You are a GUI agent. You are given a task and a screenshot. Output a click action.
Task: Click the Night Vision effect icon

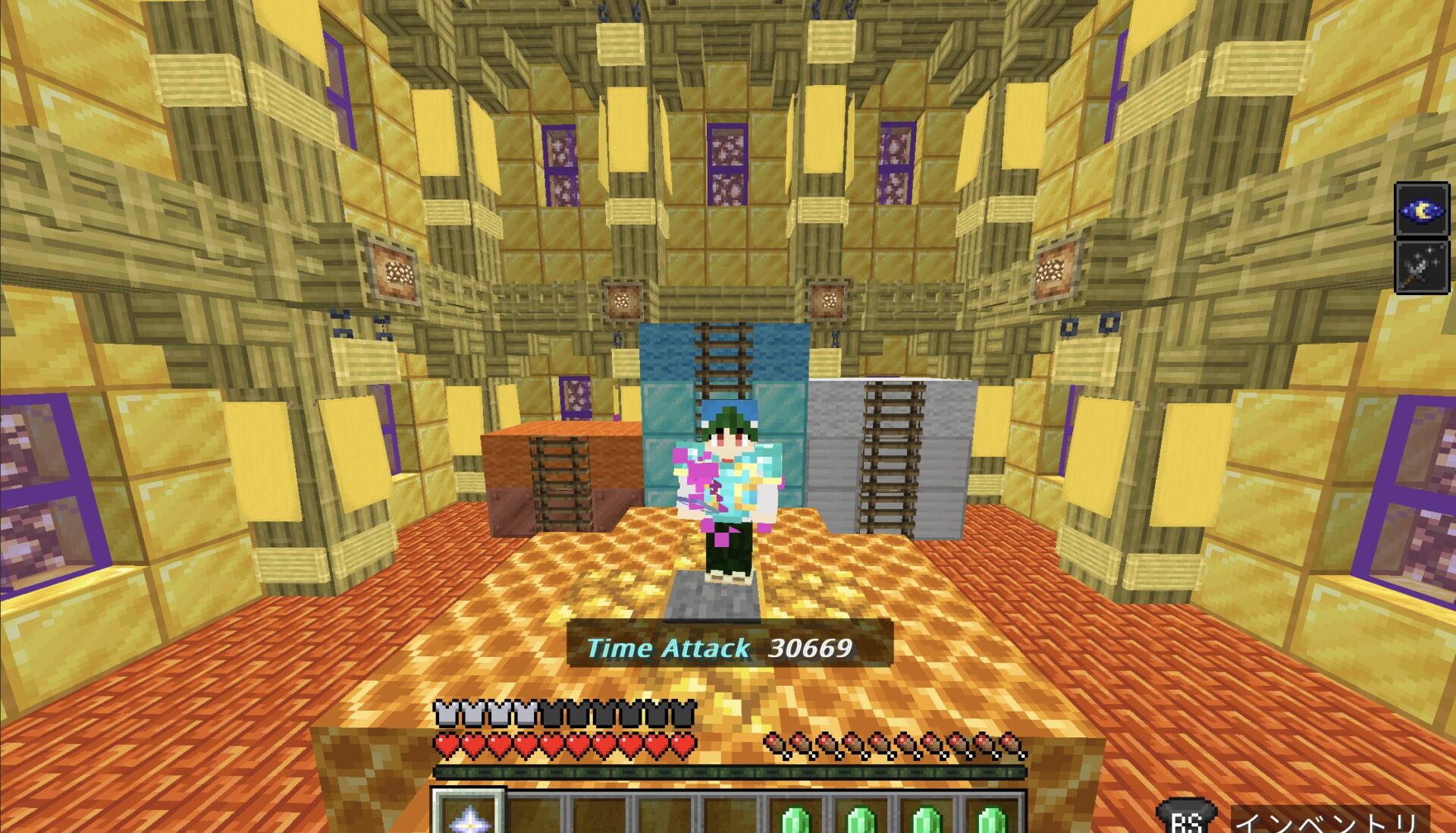(x=1422, y=210)
